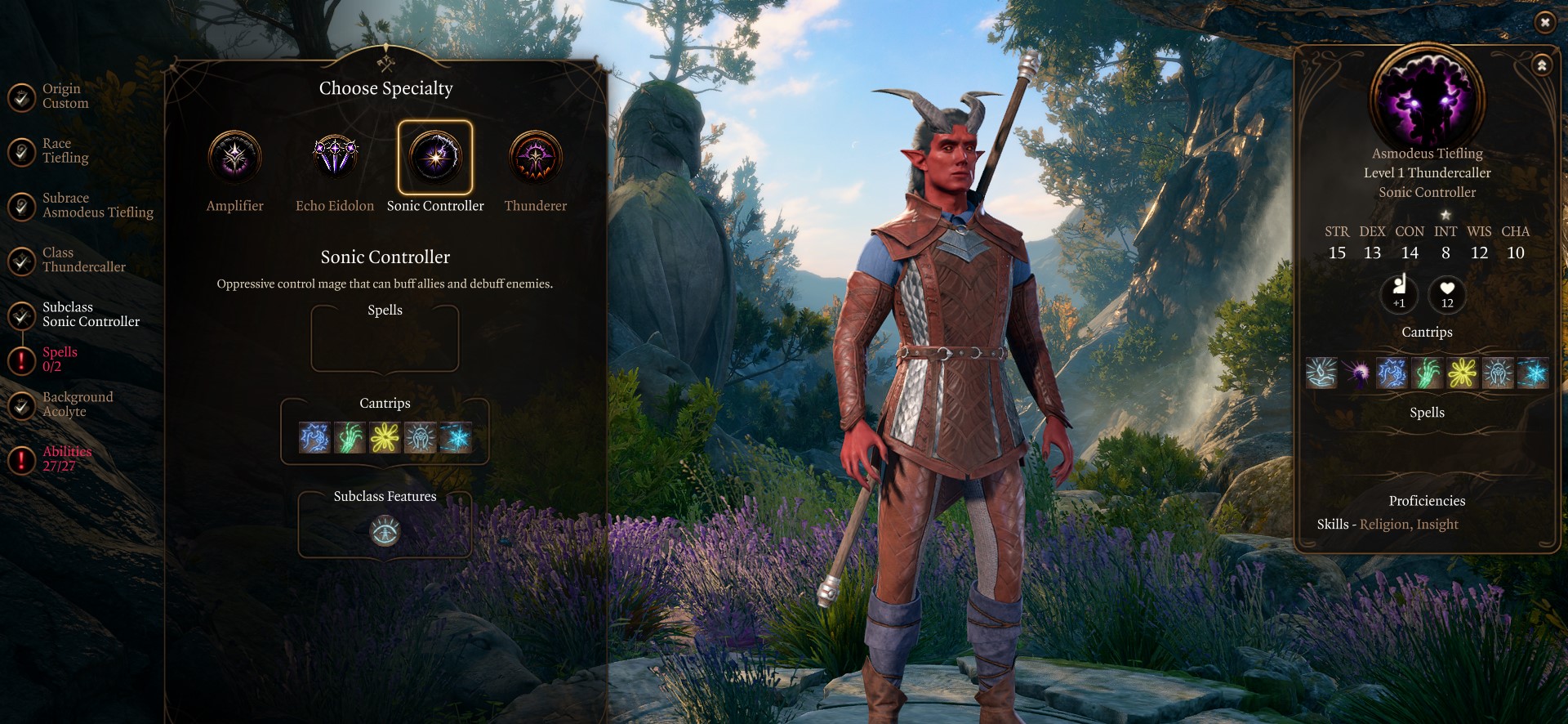Select the Amplifier specialty
The height and width of the screenshot is (724, 1568).
click(x=234, y=157)
